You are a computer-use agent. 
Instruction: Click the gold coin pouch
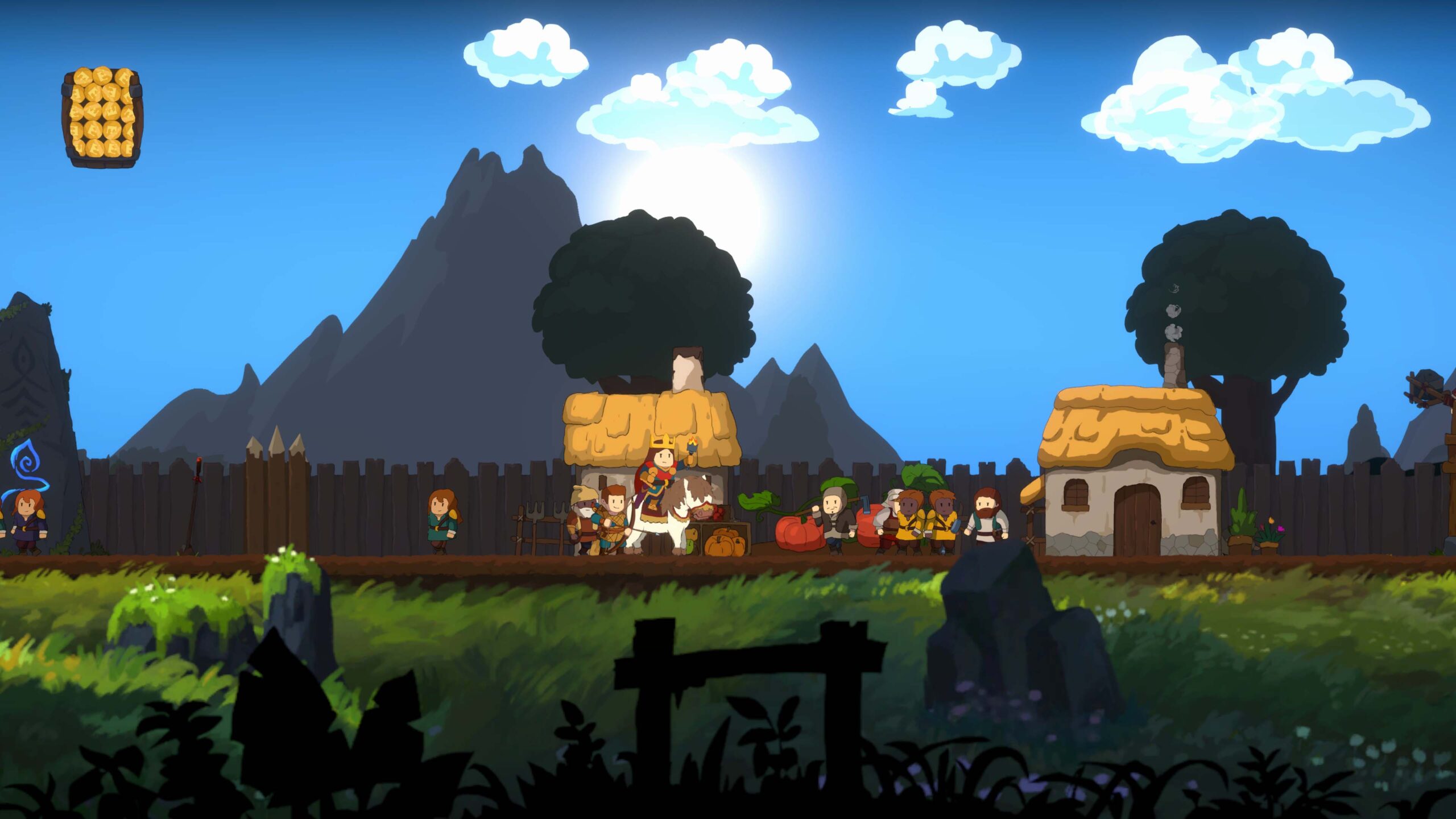coord(102,117)
